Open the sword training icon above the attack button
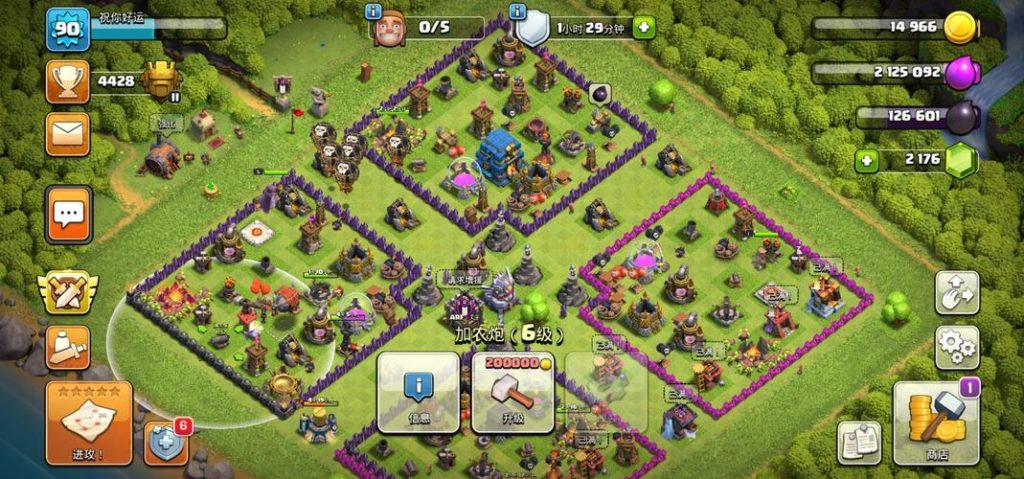 [x=67, y=347]
